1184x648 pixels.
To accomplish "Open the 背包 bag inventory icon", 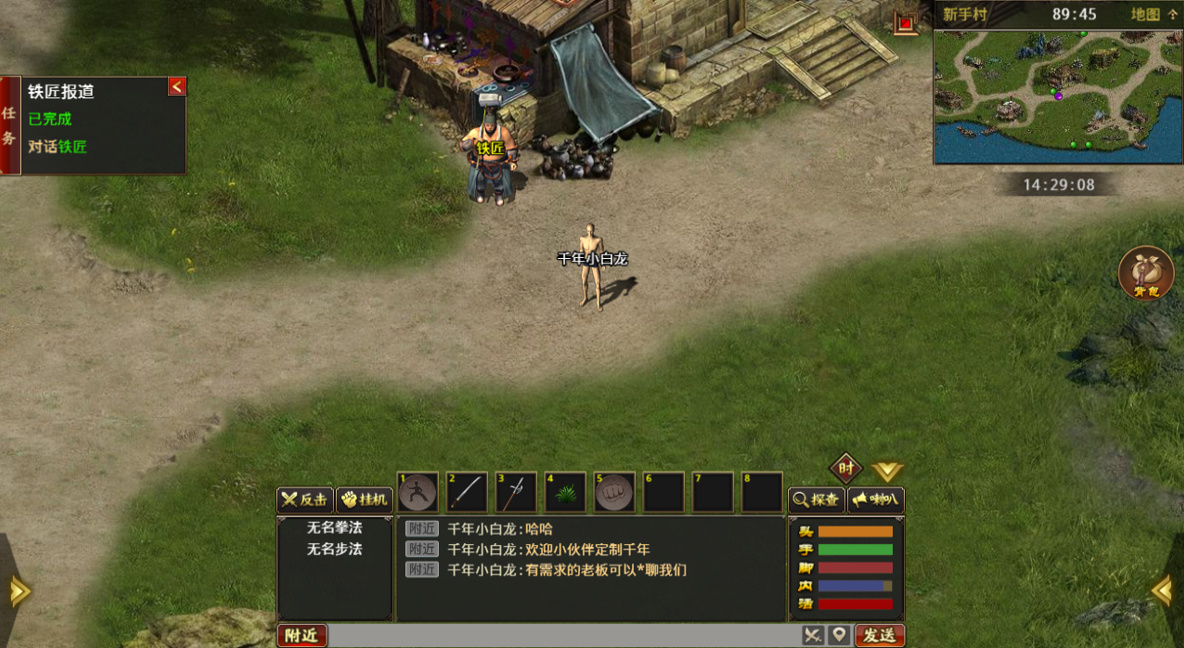I will 1146,272.
